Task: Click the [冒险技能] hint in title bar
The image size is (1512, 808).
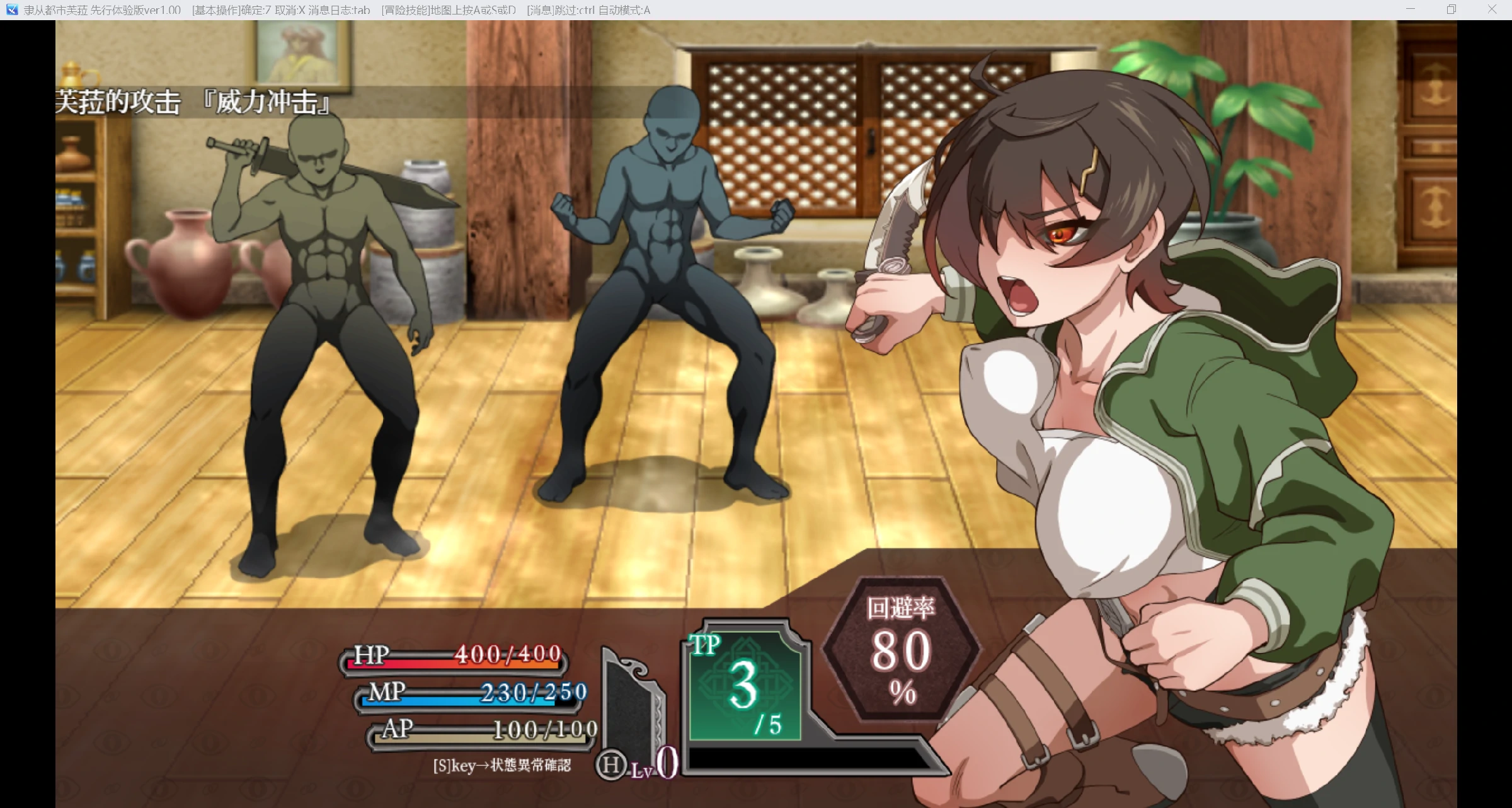Action: [404, 10]
